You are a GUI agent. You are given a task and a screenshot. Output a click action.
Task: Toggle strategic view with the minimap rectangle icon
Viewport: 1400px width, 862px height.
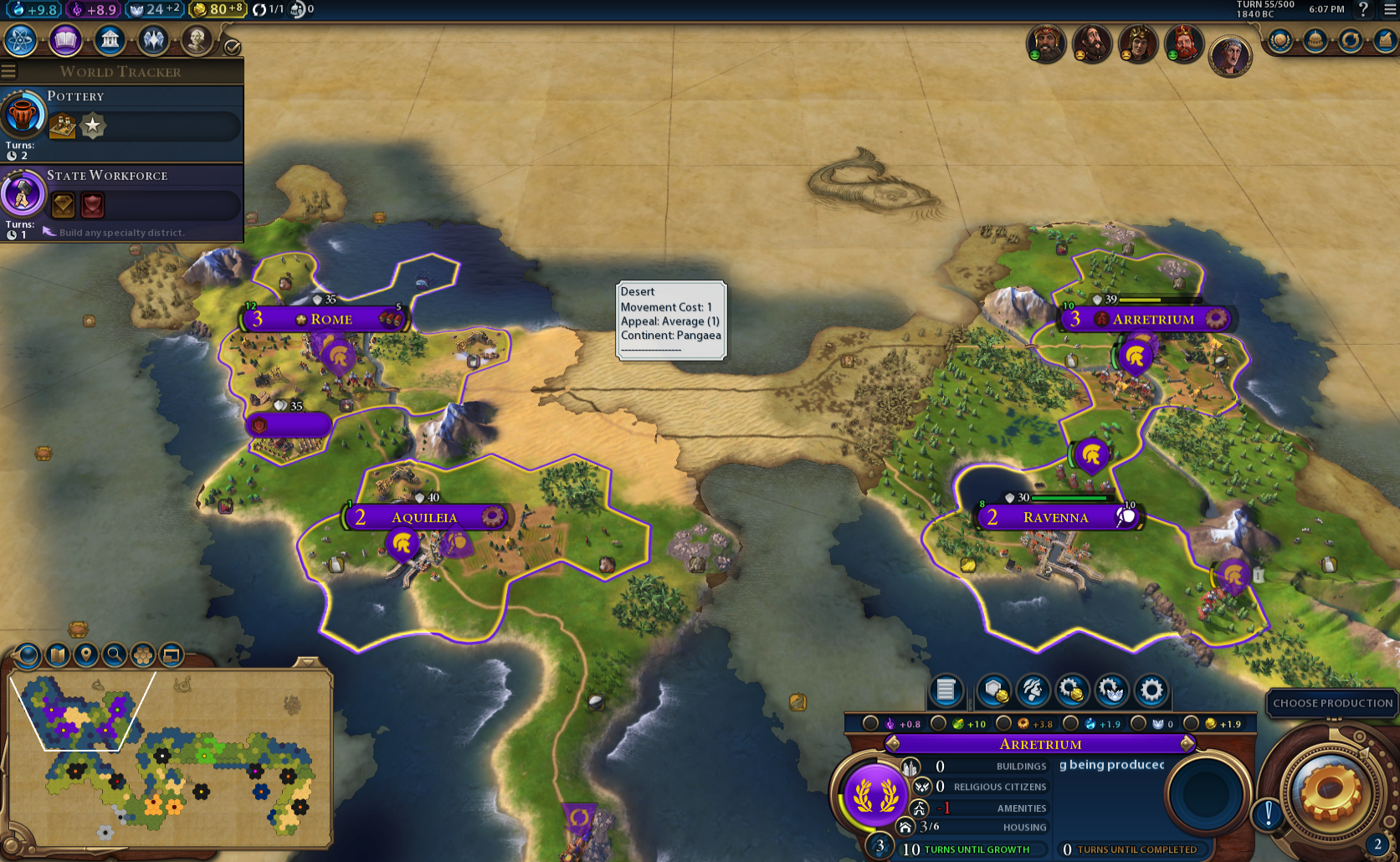[x=172, y=655]
